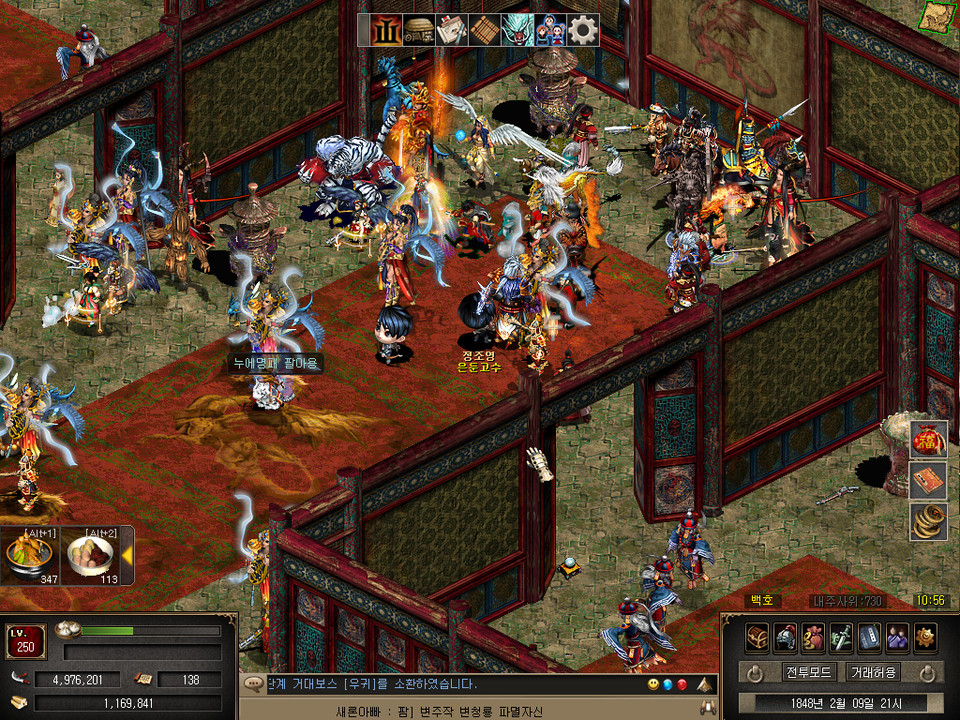Open the treasure chest inventory icon
The image size is (960, 720).
coord(757,636)
